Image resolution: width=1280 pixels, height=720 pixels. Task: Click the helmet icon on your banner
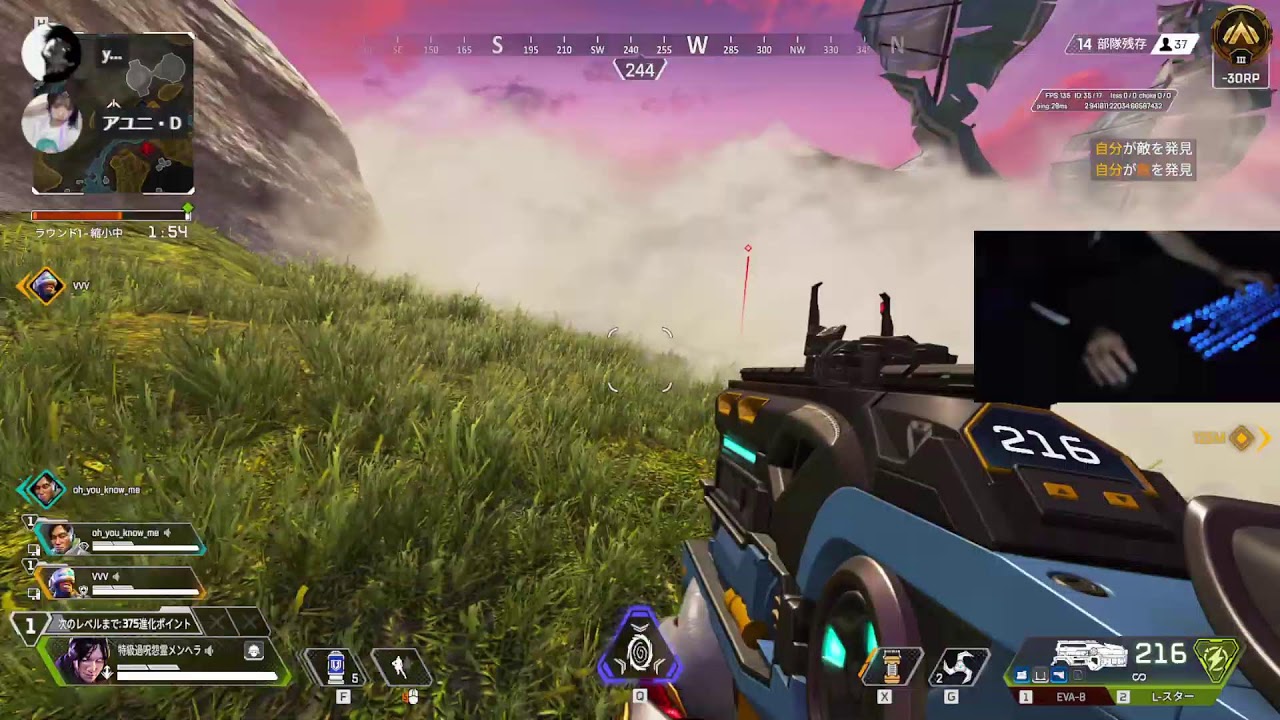[x=254, y=651]
